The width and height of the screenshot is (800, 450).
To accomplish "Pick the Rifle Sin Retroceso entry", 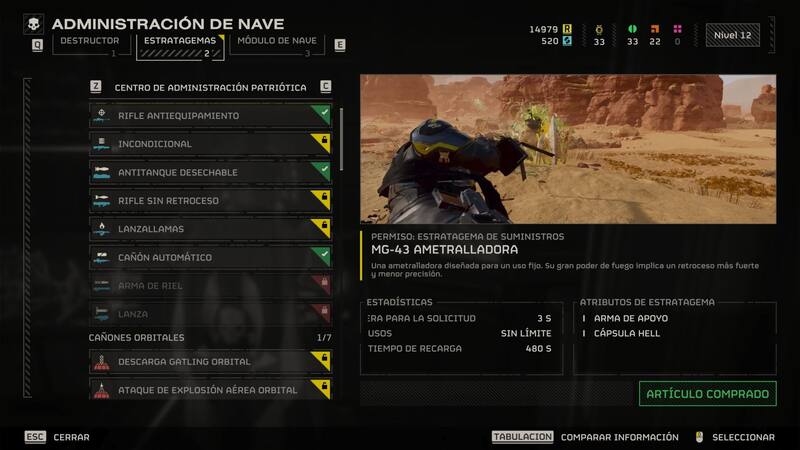I will click(210, 201).
